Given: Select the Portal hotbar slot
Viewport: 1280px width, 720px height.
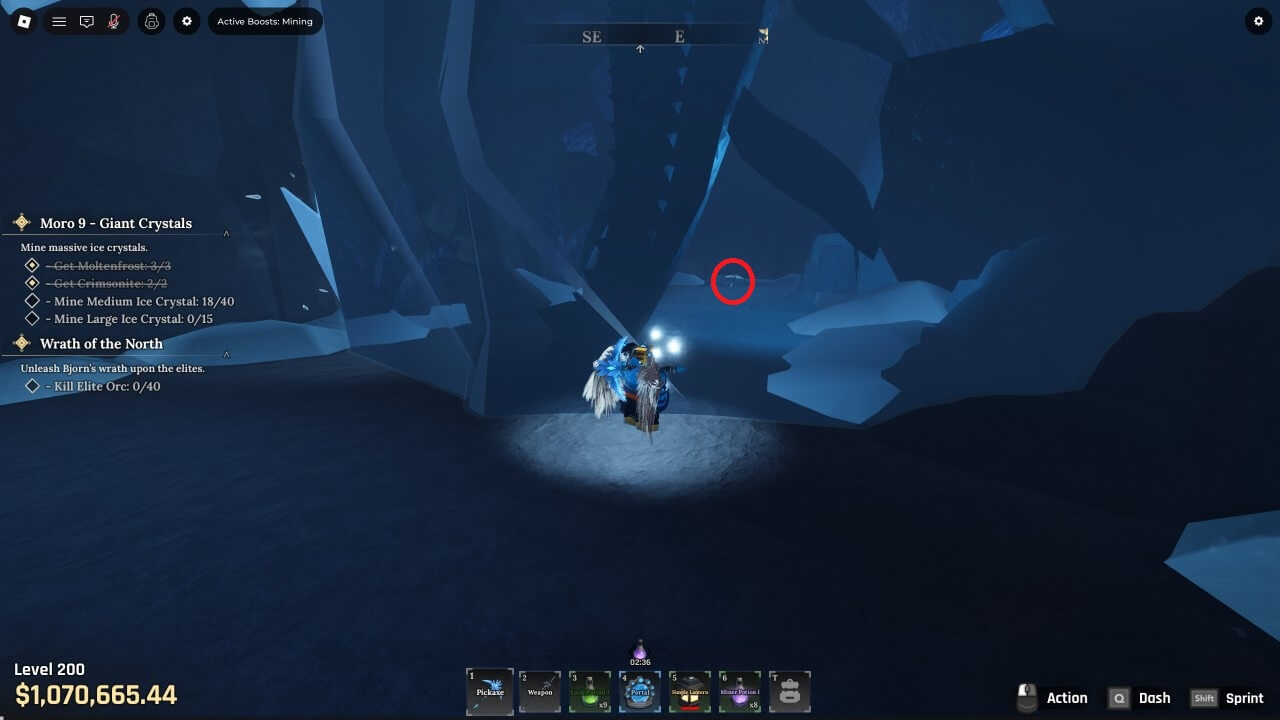Looking at the screenshot, I should click(640, 691).
